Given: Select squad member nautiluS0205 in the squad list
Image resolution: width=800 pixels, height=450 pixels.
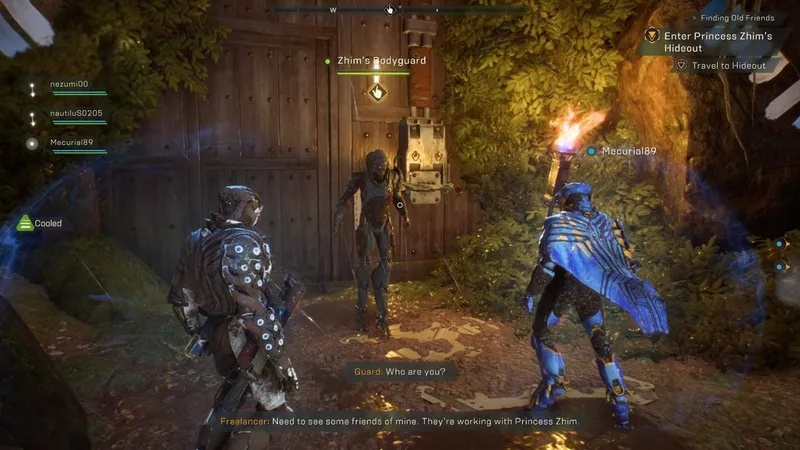Looking at the screenshot, I should point(76,113).
